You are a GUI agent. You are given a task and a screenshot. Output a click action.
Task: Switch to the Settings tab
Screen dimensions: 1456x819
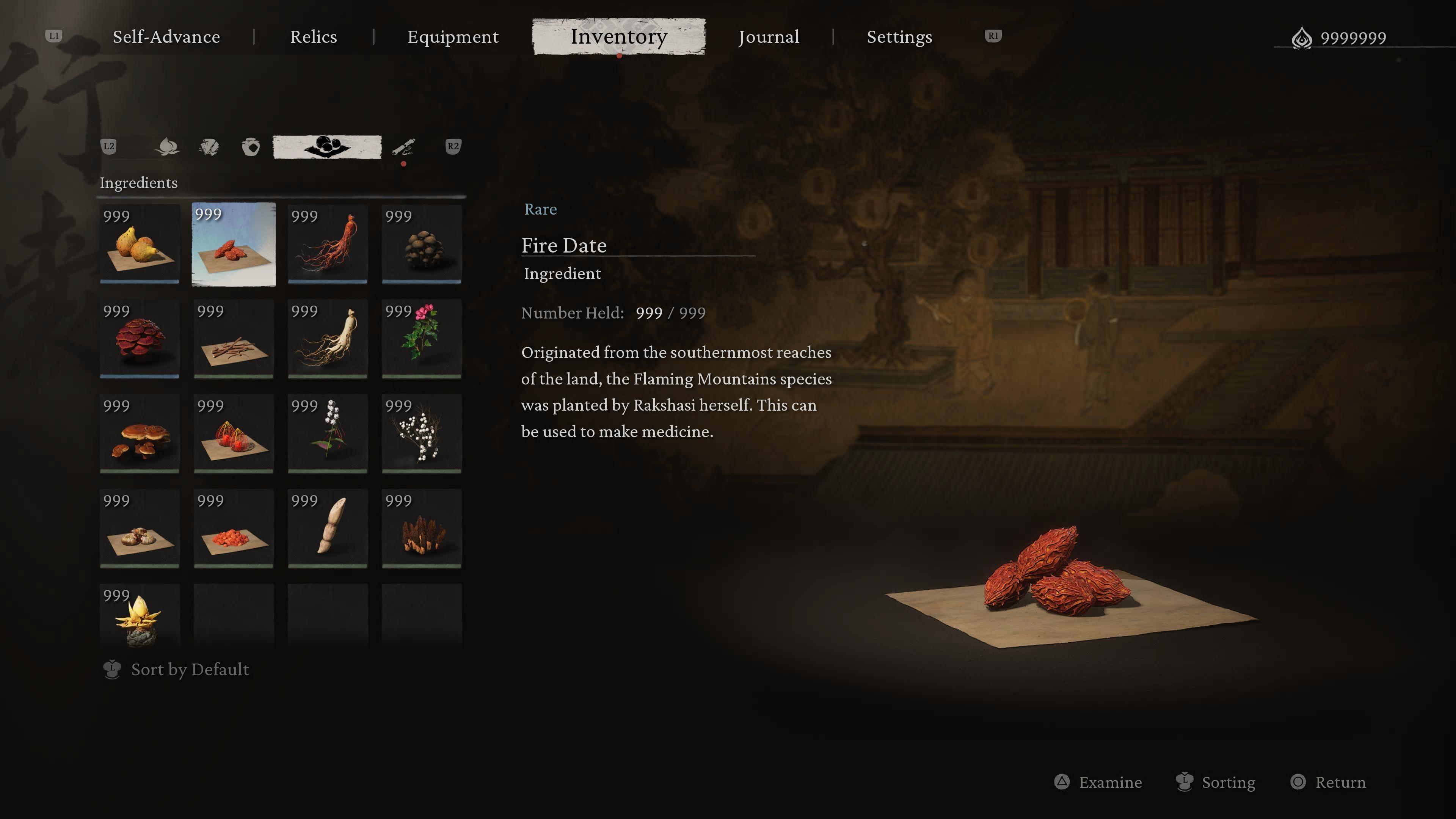(899, 37)
